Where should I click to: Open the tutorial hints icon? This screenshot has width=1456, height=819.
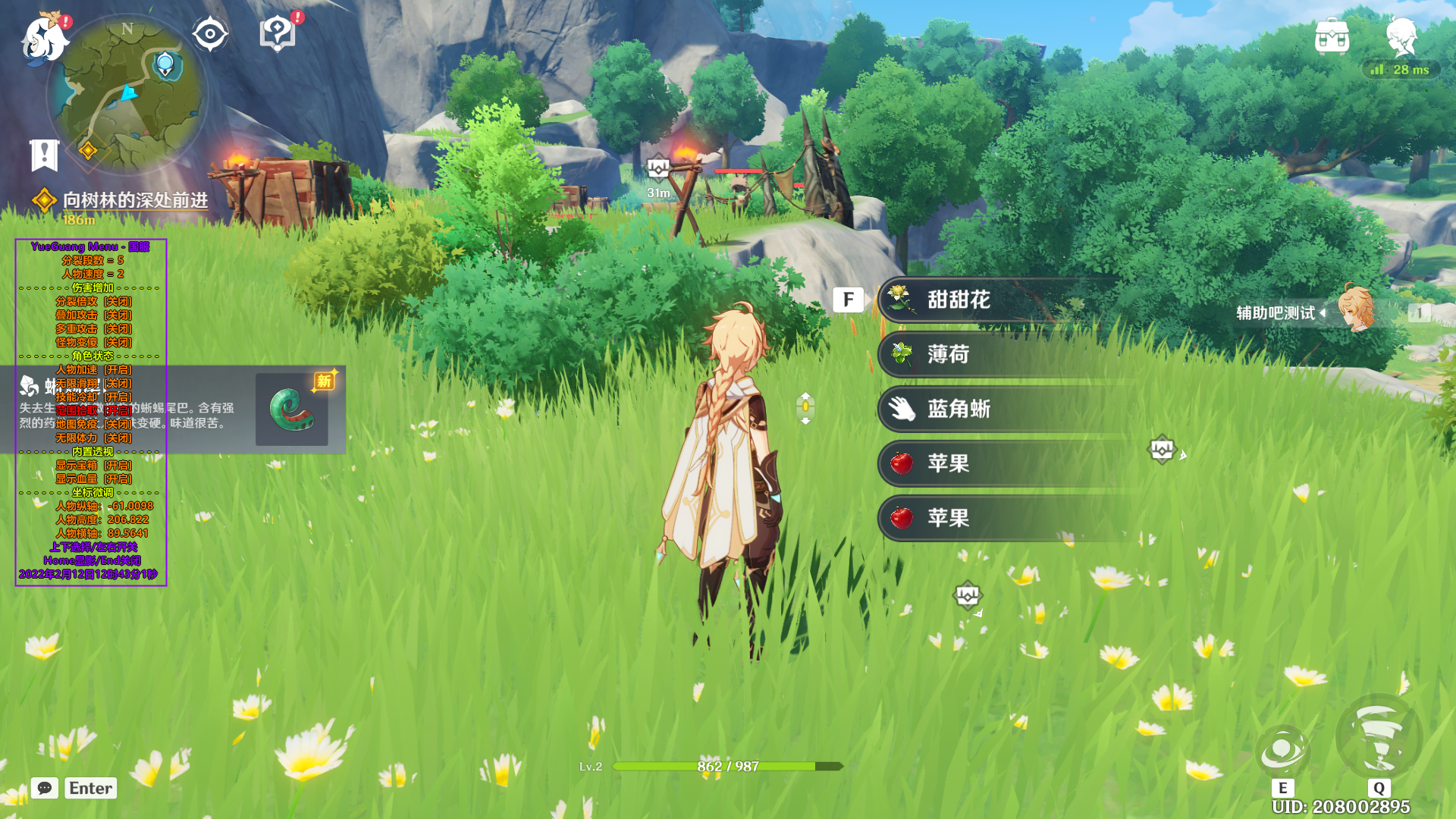[277, 34]
